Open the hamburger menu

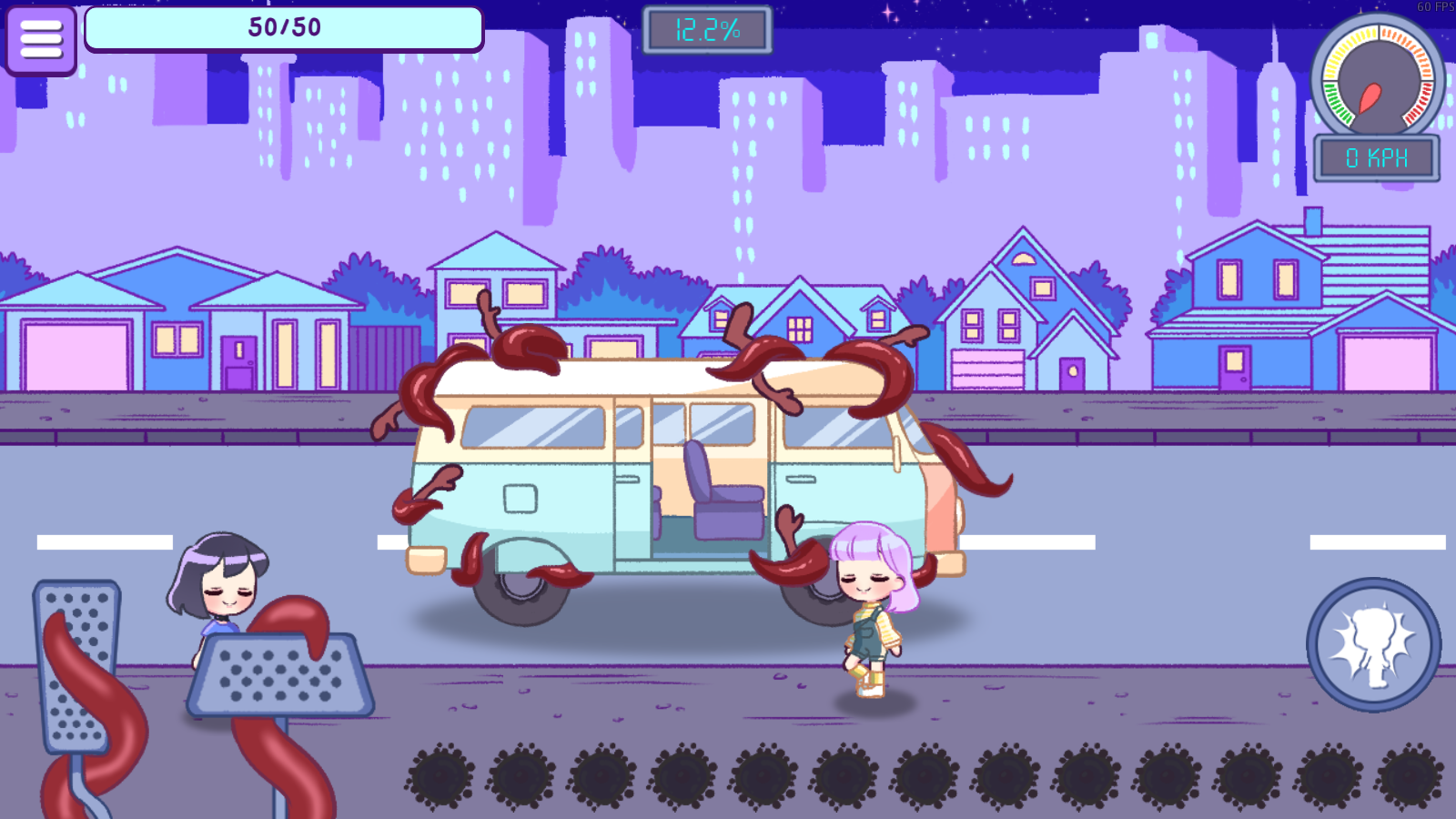40,40
